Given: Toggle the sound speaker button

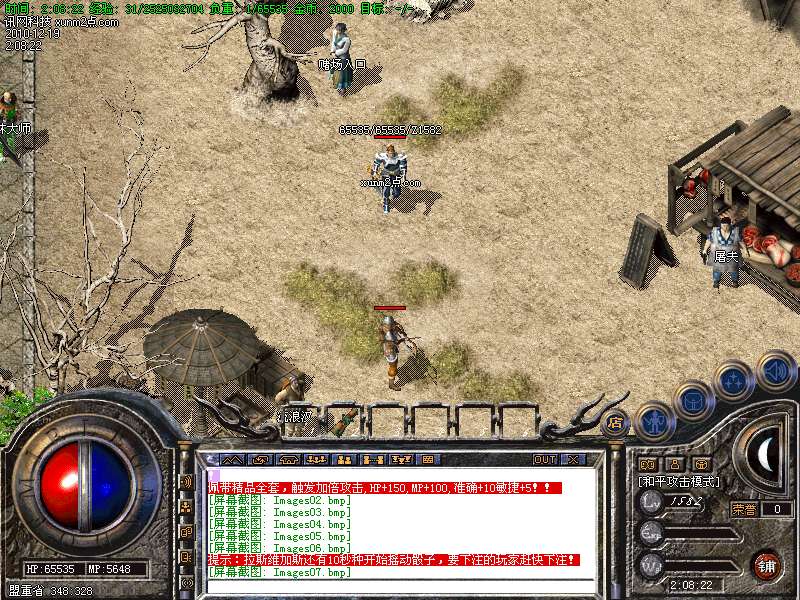Looking at the screenshot, I should pyautogui.click(x=775, y=371).
